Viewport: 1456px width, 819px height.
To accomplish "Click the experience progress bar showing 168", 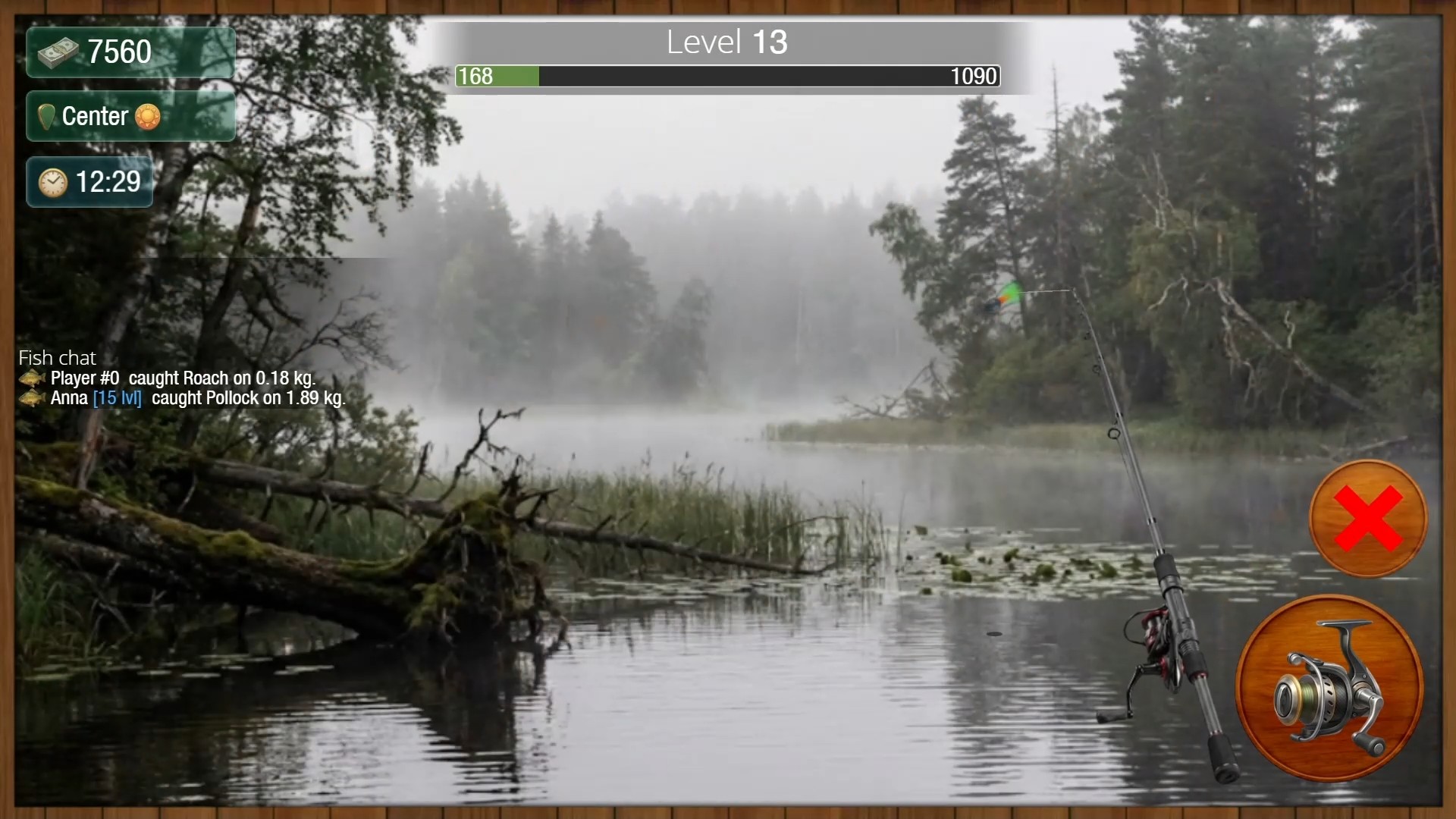I will (x=726, y=76).
